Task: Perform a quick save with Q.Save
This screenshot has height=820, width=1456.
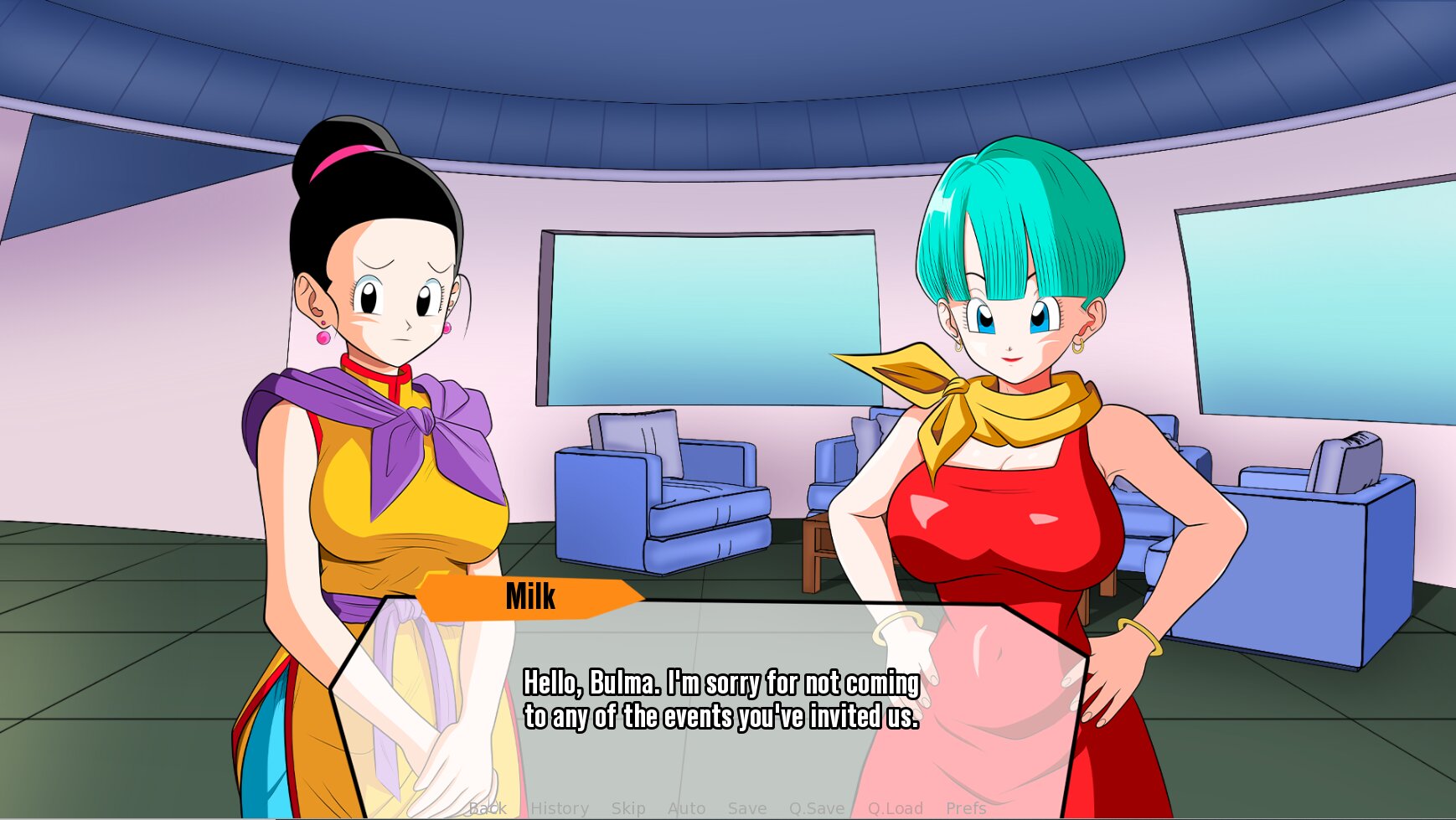Action: coord(817,808)
